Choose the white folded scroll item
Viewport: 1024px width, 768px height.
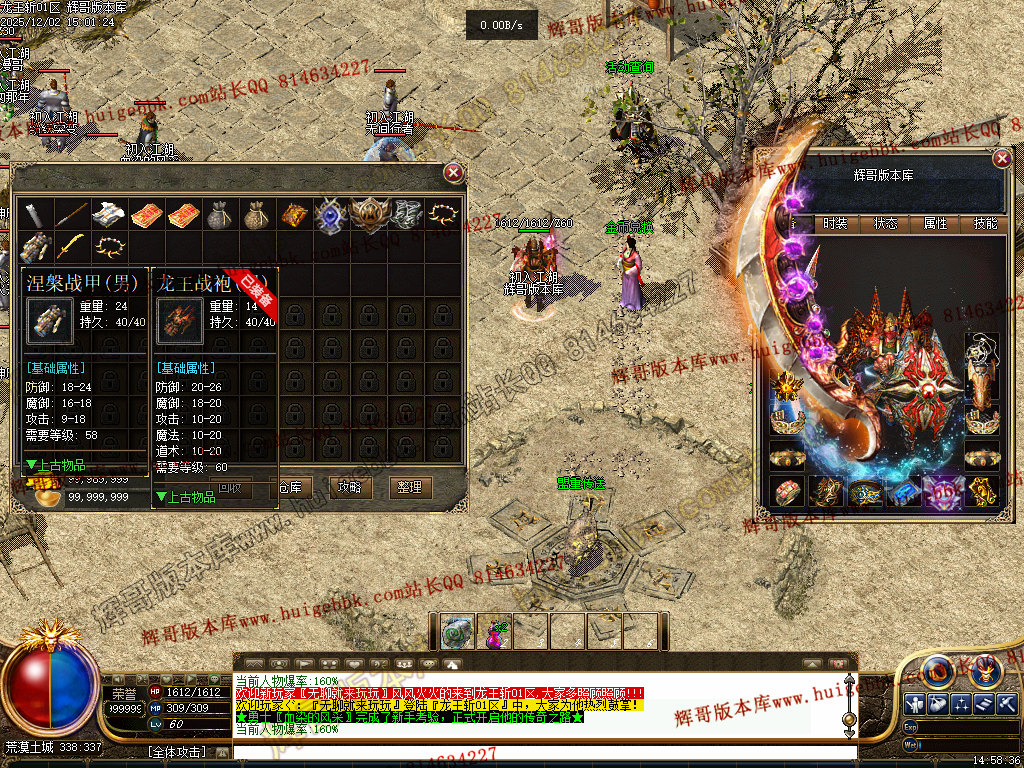(107, 214)
